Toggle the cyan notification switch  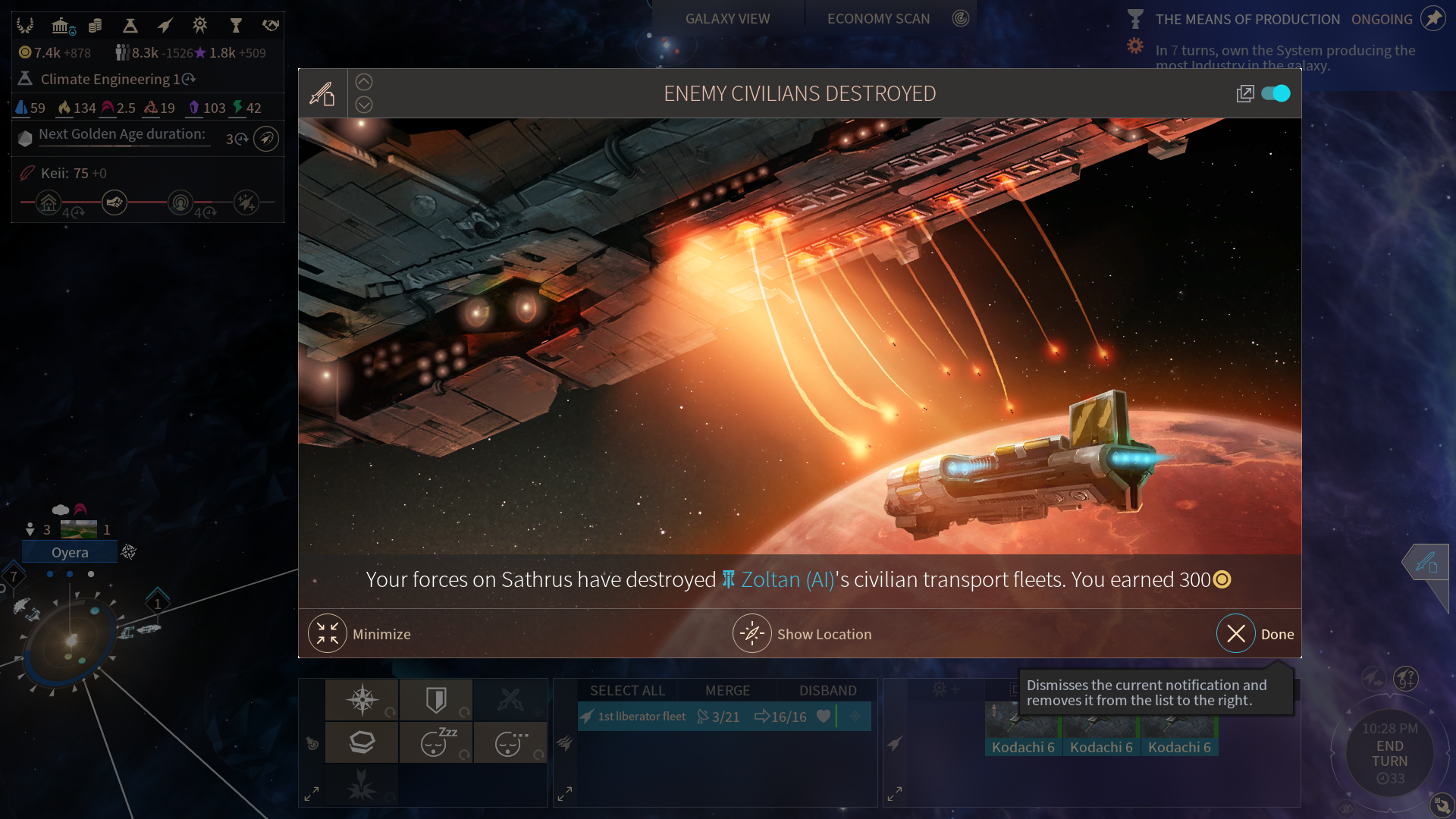(1276, 93)
